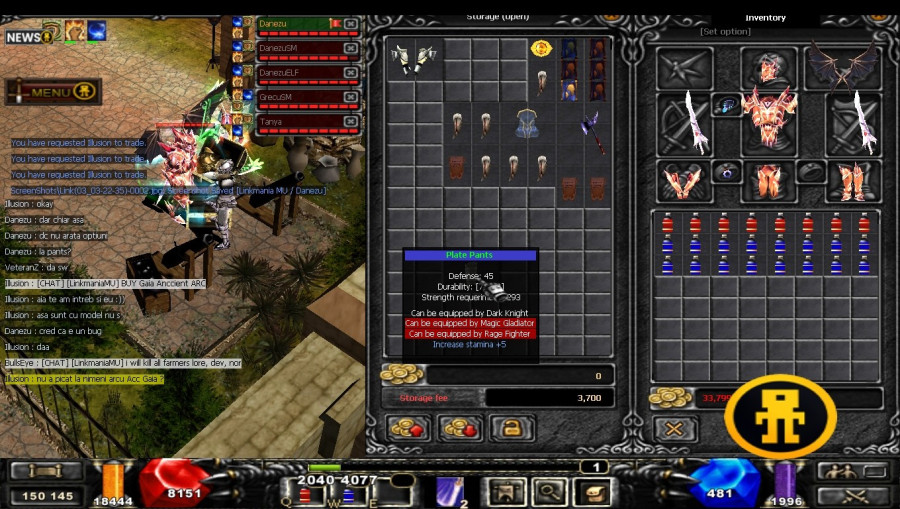This screenshot has height=509, width=900.
Task: Click the deposit zen coins button
Action: (x=408, y=429)
